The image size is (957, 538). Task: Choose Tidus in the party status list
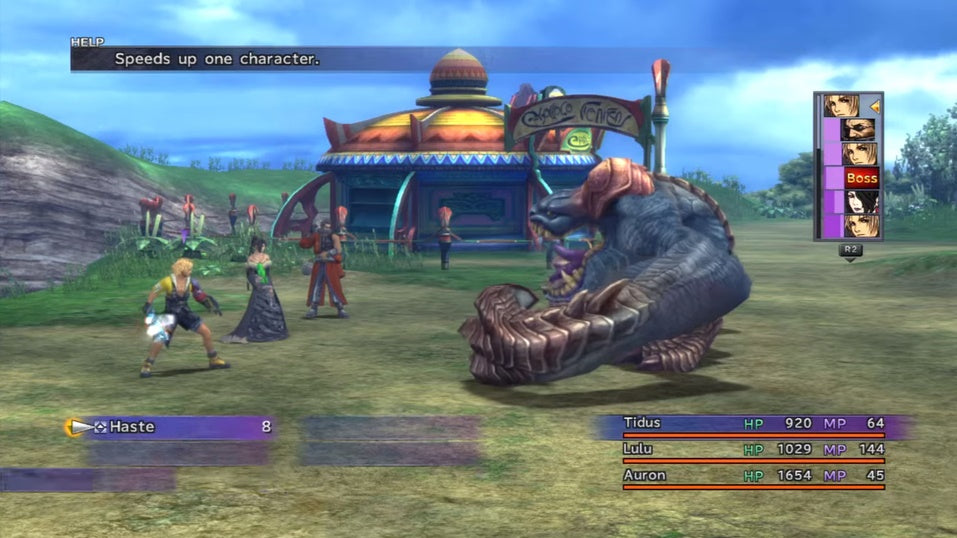coord(641,423)
